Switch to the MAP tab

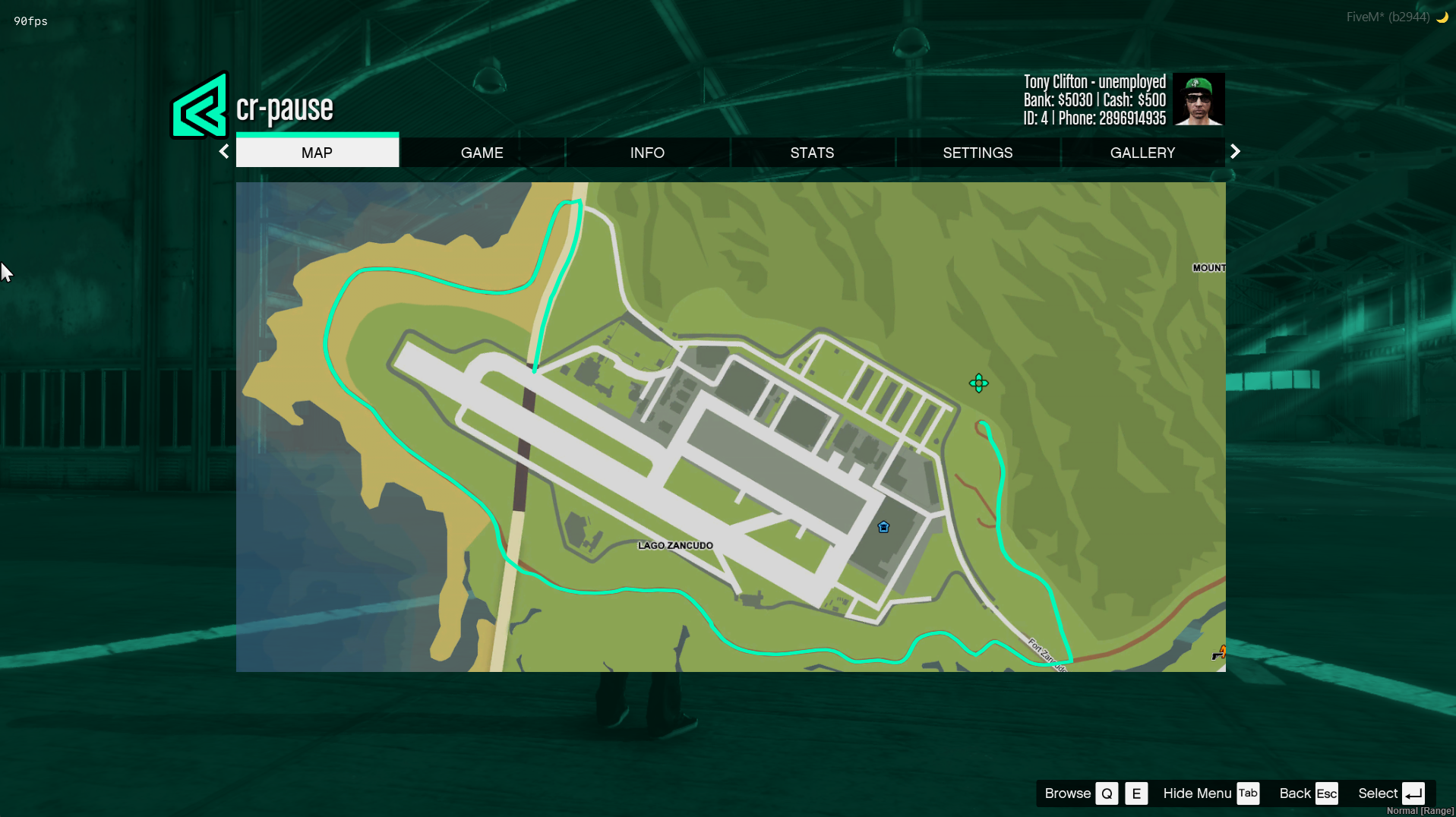317,153
